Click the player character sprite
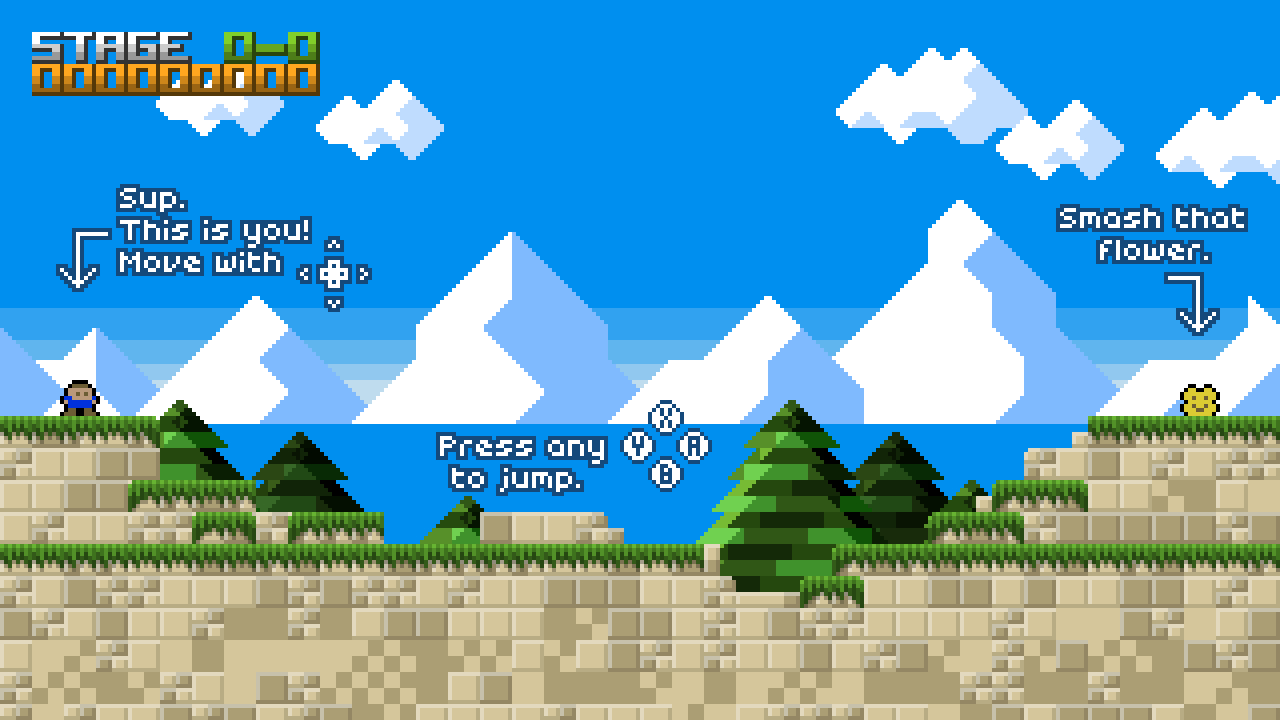1280x720 pixels. (80, 398)
